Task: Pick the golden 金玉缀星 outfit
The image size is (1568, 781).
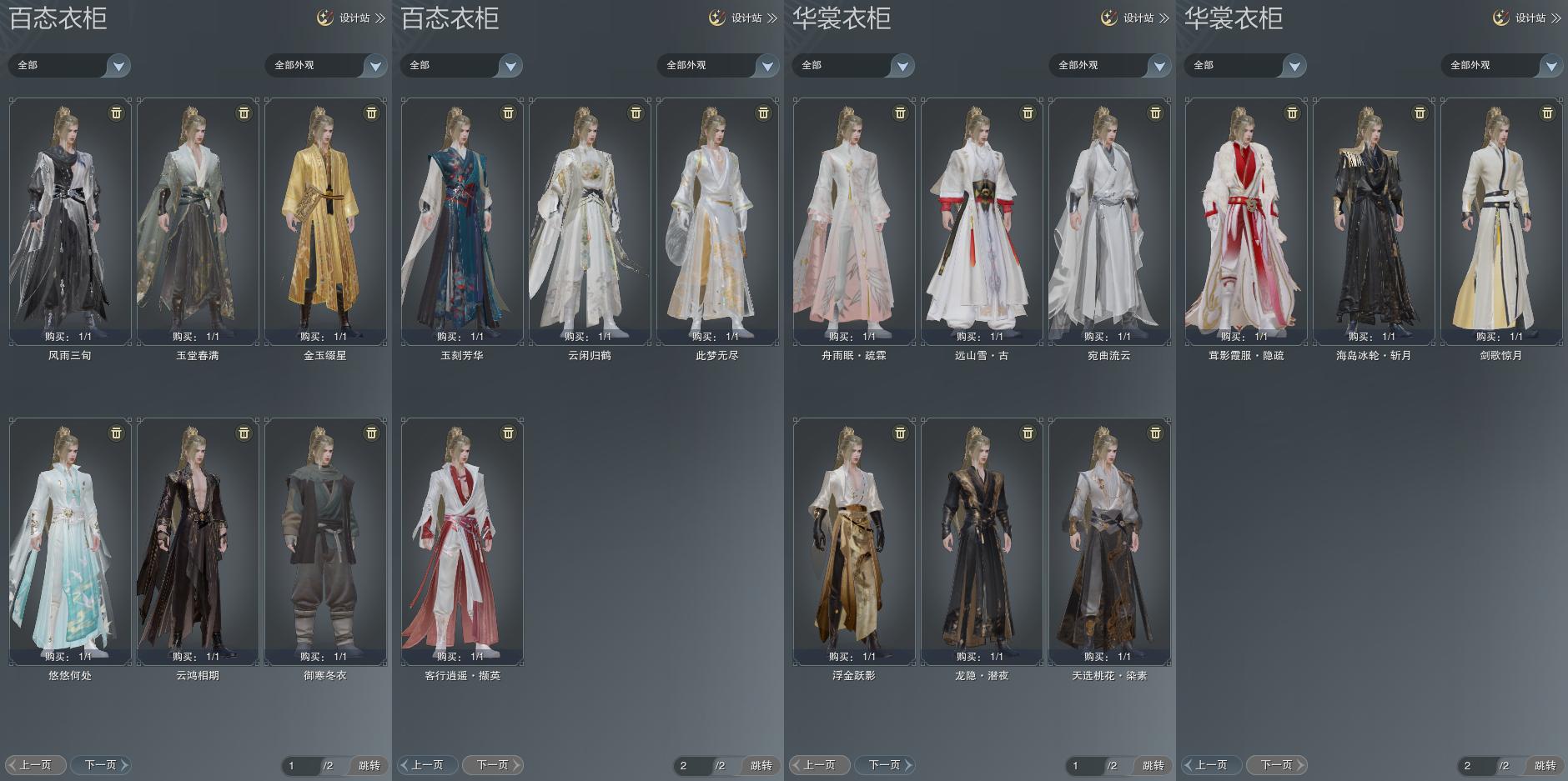Action: [325, 221]
